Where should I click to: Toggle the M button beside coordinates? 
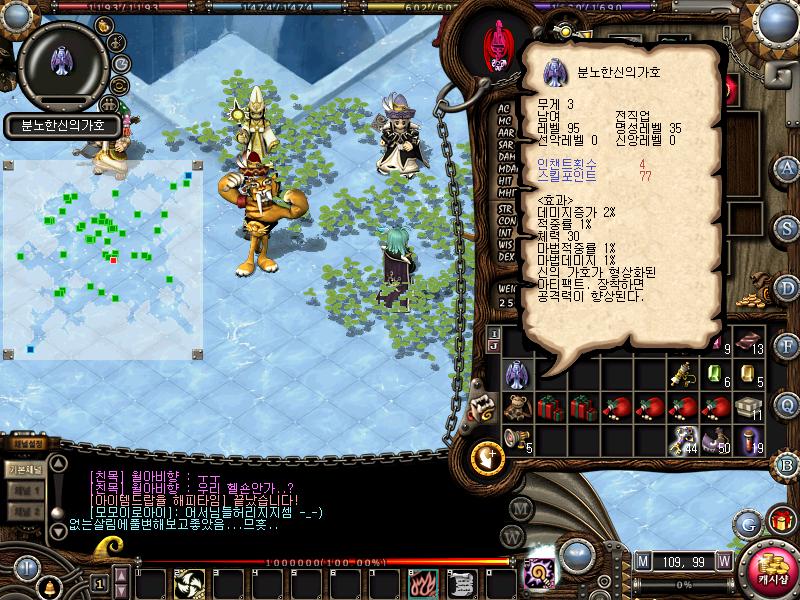(x=642, y=560)
